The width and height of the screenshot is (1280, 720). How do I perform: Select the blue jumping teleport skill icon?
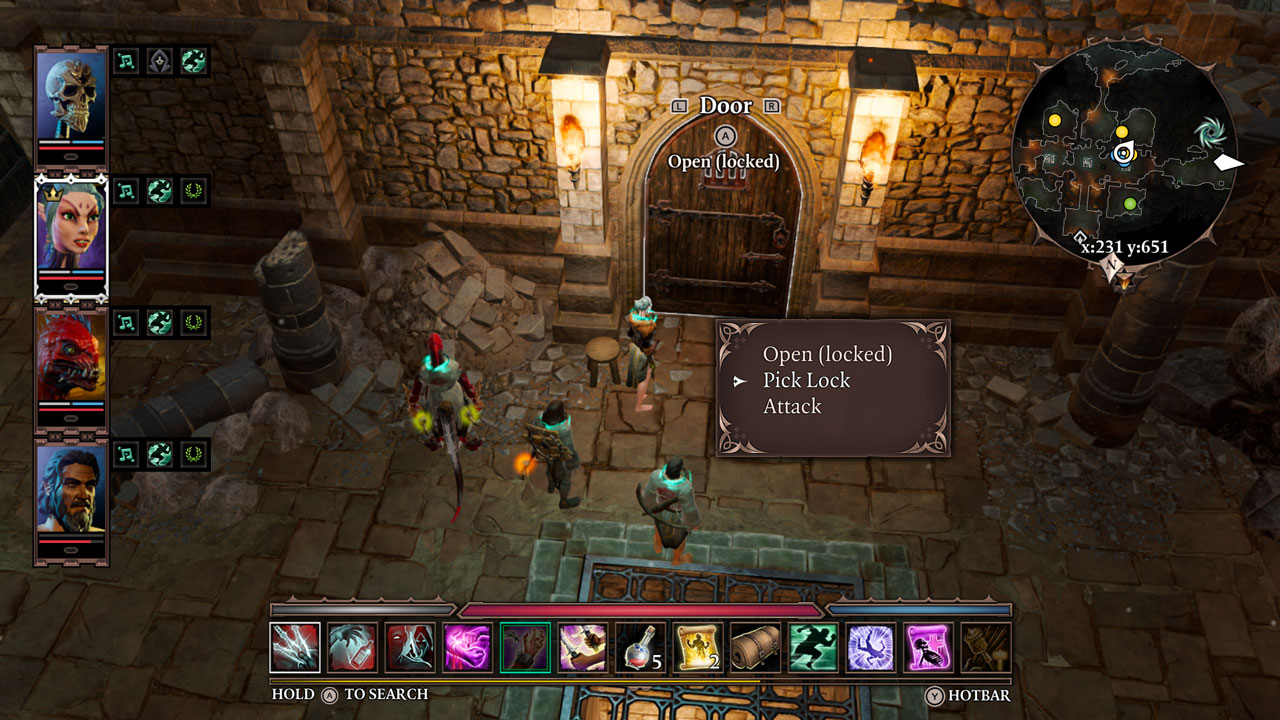tap(872, 650)
